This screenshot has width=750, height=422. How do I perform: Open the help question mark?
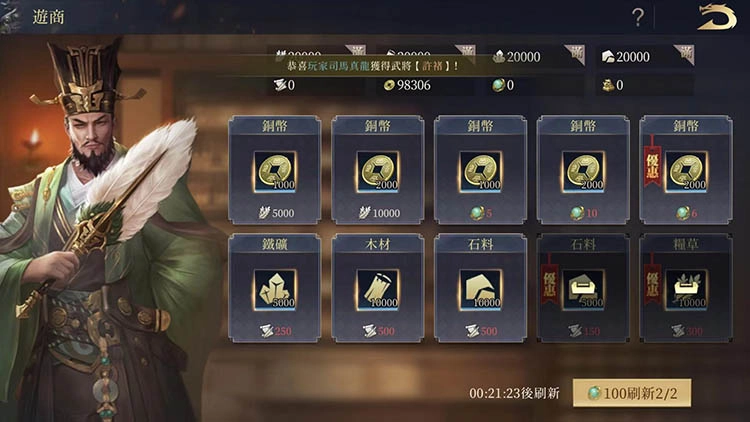[638, 17]
